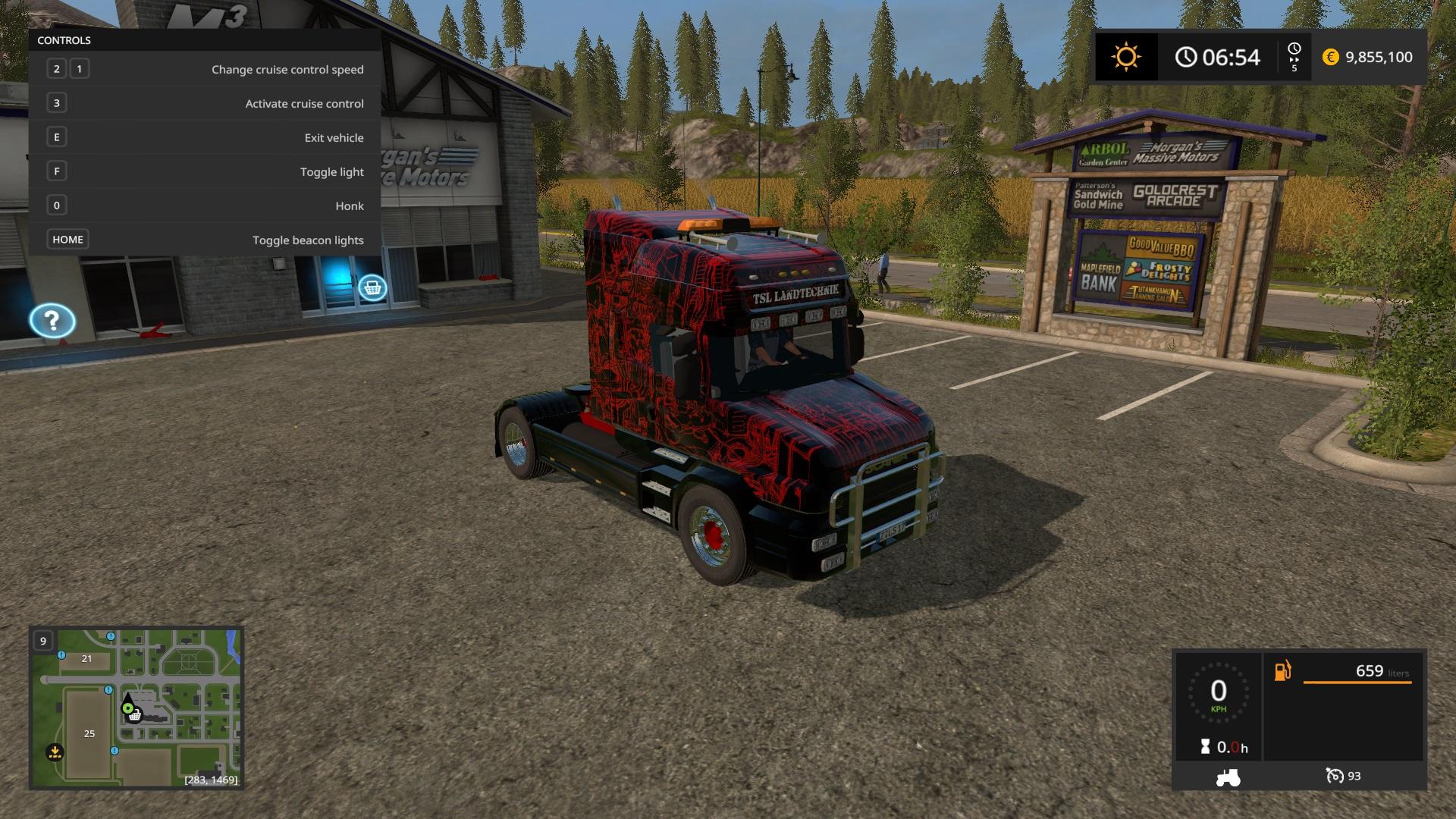Click the time scale clock icon
The width and height of the screenshot is (1456, 819).
tap(1294, 49)
